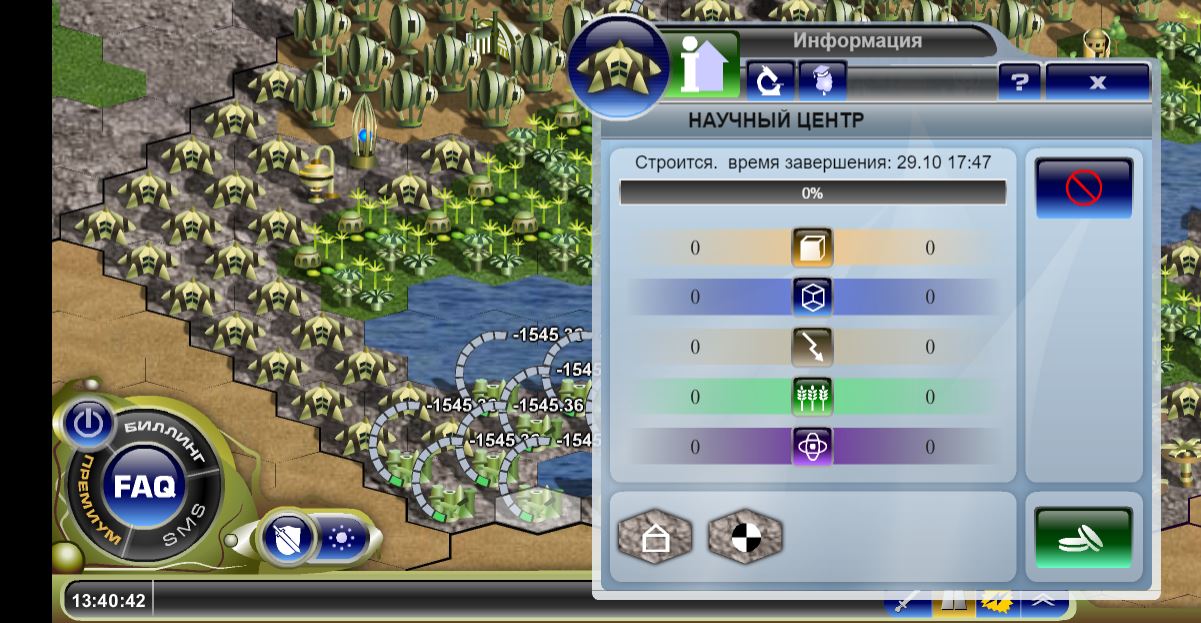
Task: Open the FAQ center button
Action: coord(144,487)
